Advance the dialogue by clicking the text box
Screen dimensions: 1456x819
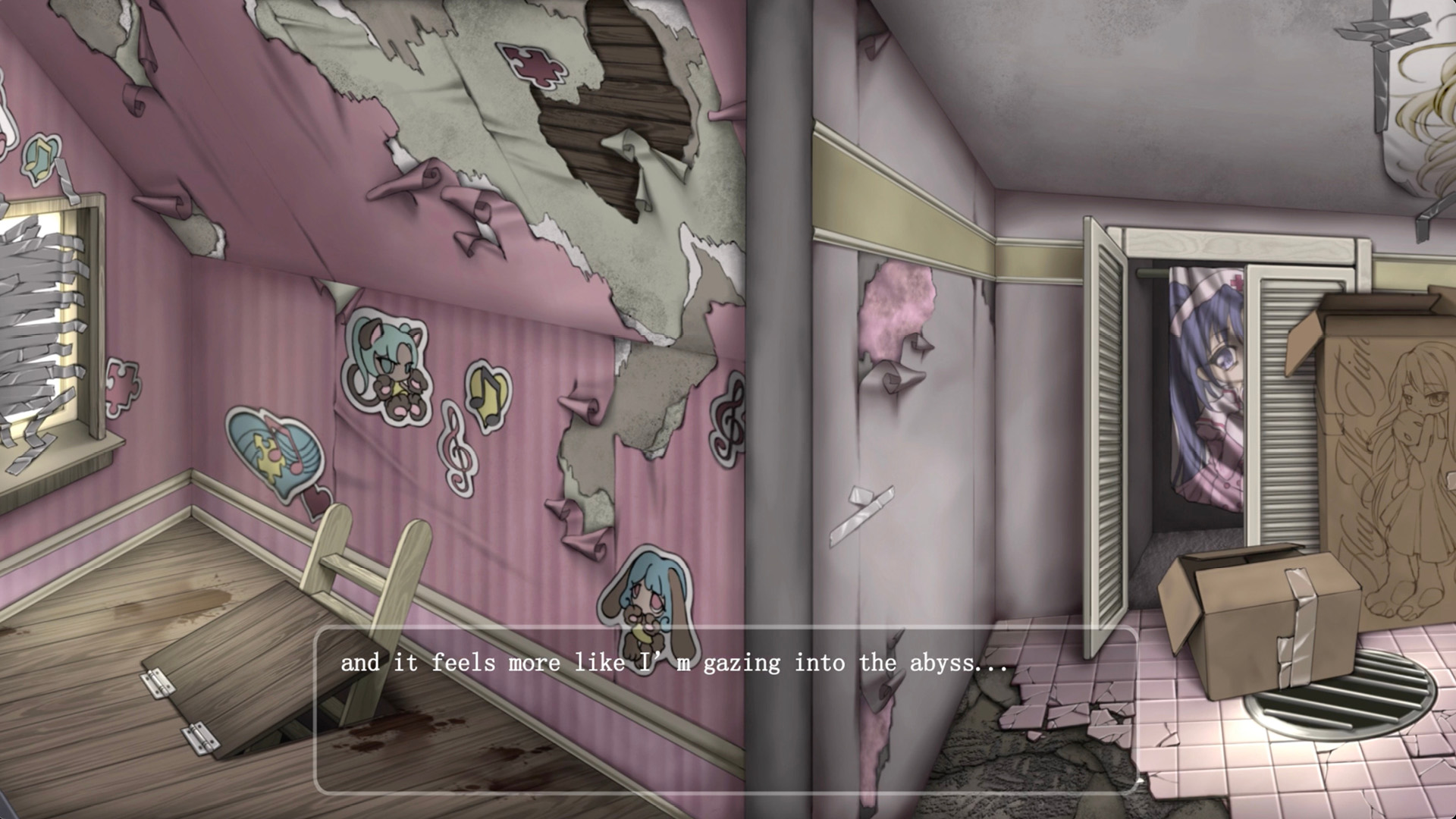click(x=726, y=710)
